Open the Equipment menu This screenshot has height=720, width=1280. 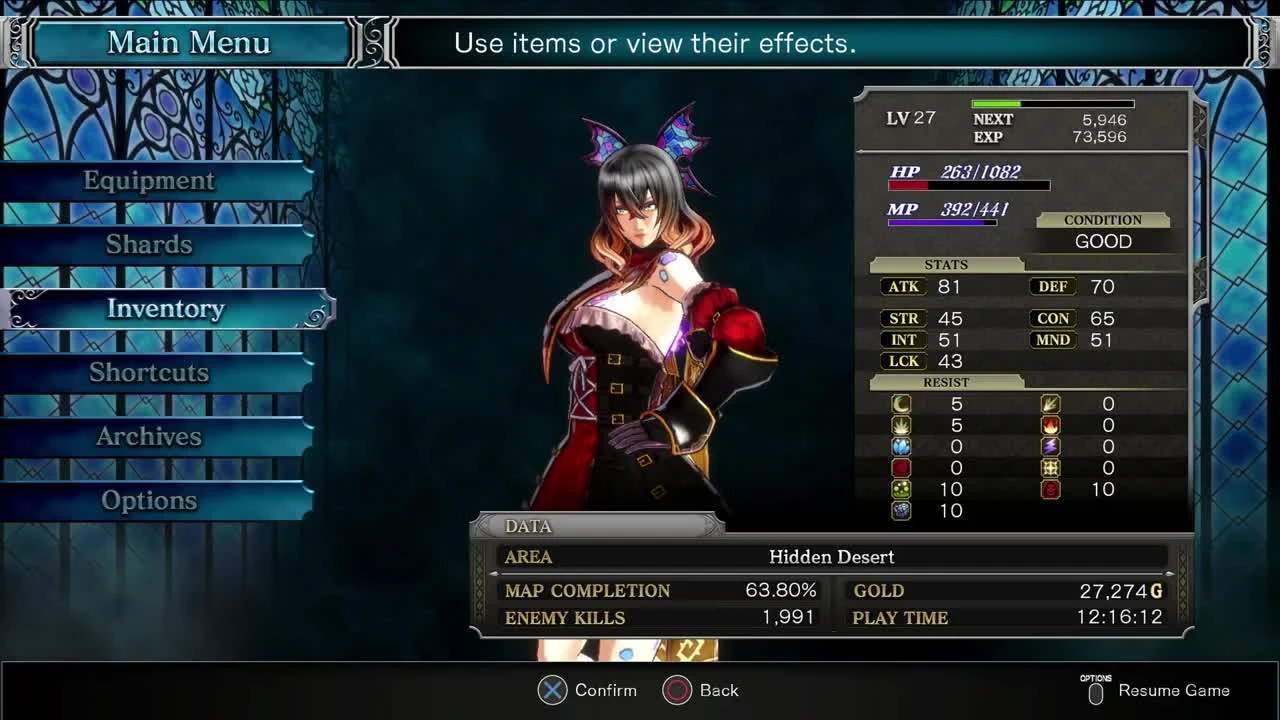(x=148, y=180)
